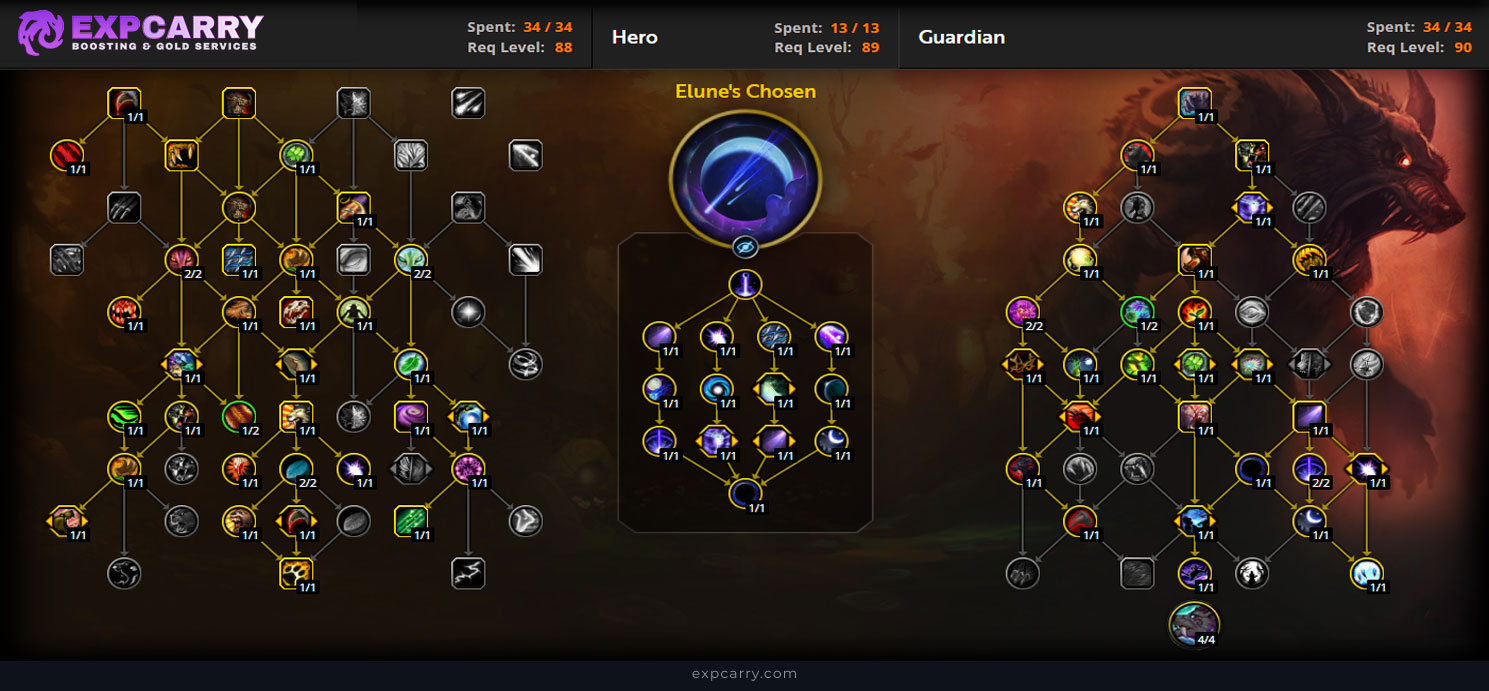Click the topmost talent of the Guardian tree
Image resolution: width=1489 pixels, height=691 pixels.
[x=1194, y=102]
